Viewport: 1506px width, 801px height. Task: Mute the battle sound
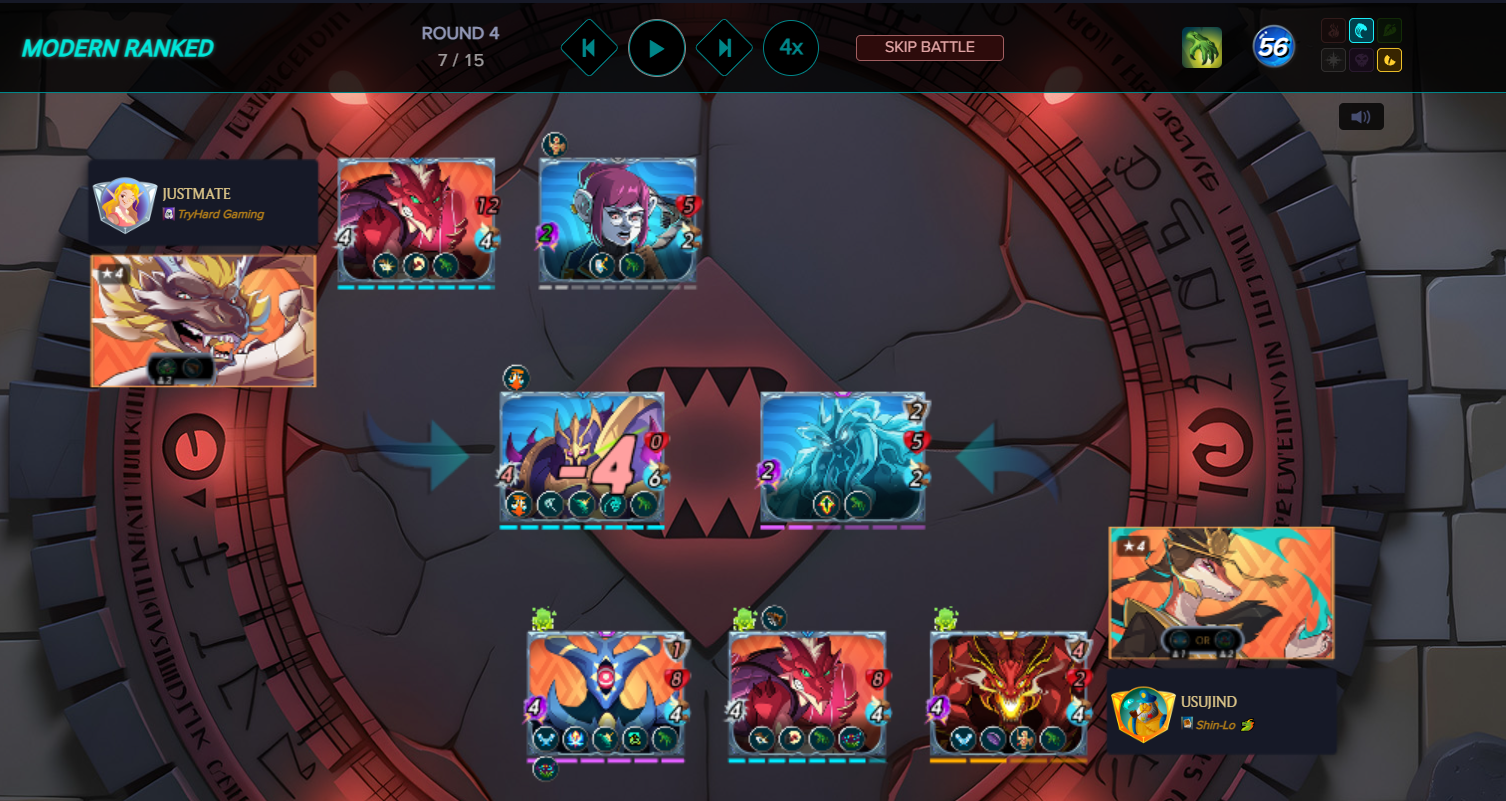1361,117
